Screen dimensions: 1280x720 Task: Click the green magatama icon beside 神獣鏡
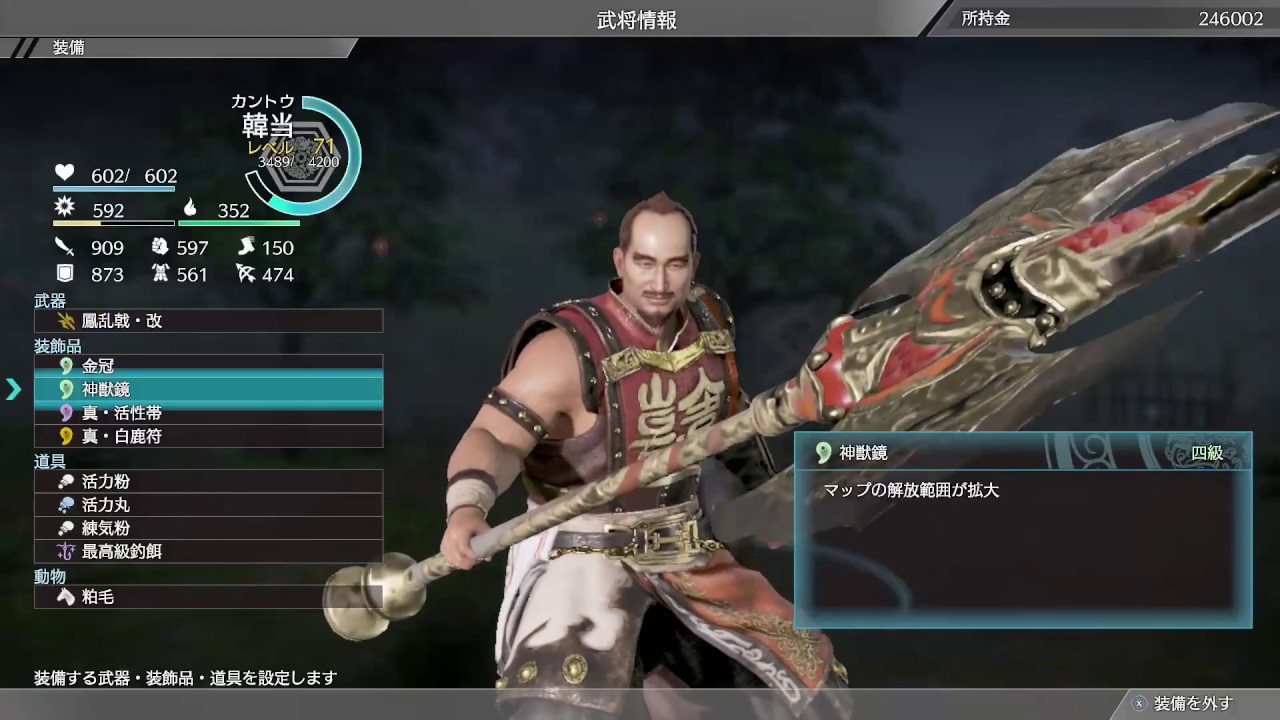pos(64,389)
